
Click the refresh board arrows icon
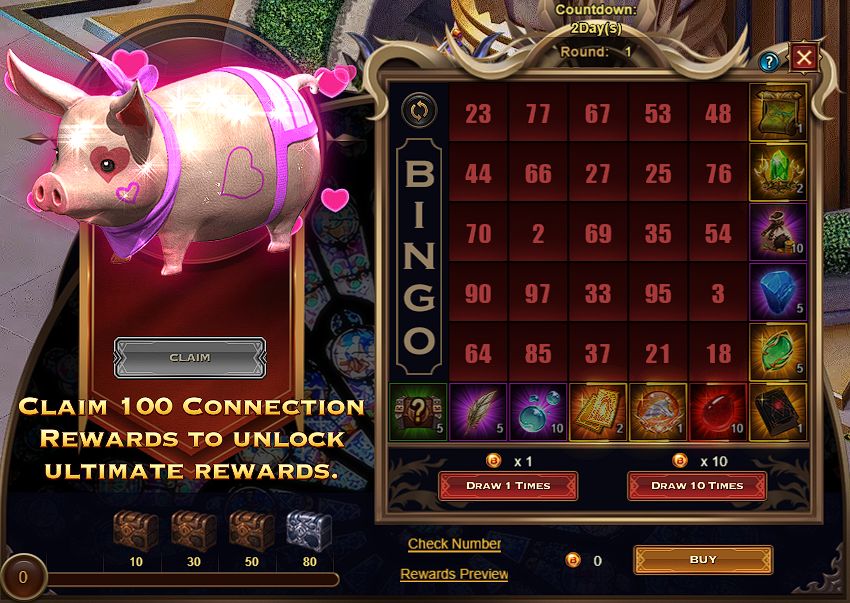point(418,109)
